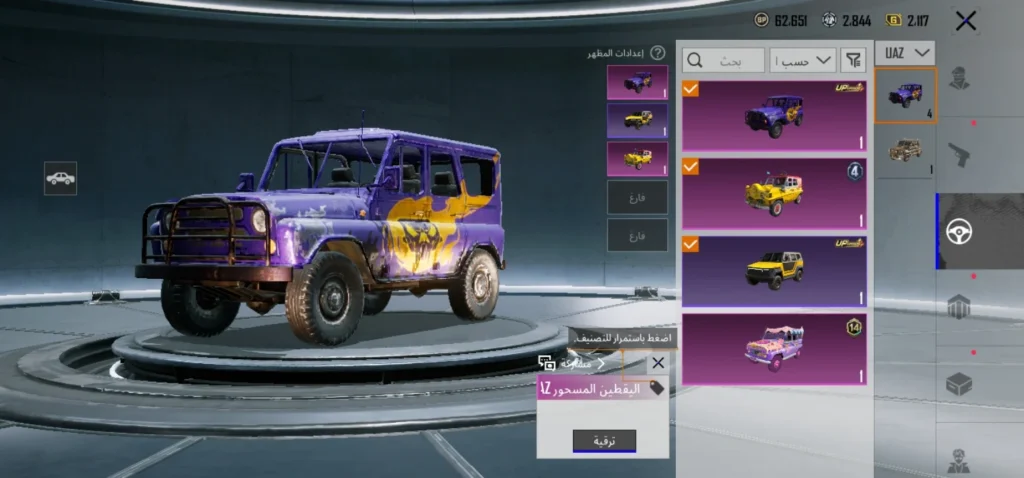This screenshot has height=478, width=1024.
Task: Switch to the character outfits tab
Action: coord(959,79)
